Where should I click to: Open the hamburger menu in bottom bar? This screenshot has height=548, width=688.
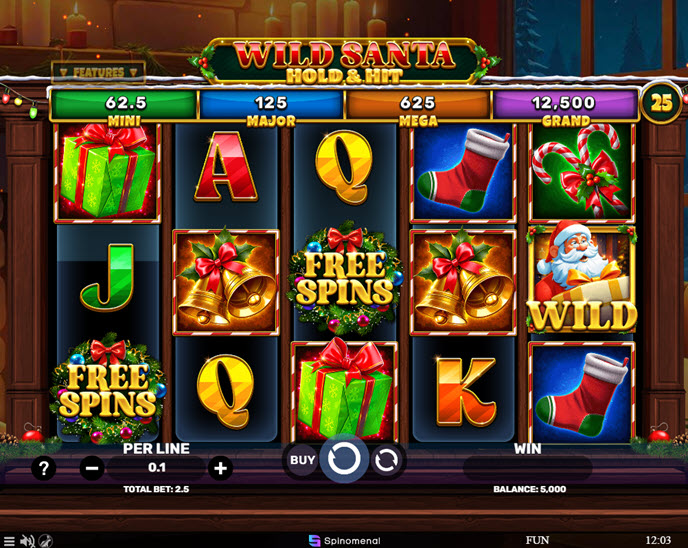click(8, 540)
